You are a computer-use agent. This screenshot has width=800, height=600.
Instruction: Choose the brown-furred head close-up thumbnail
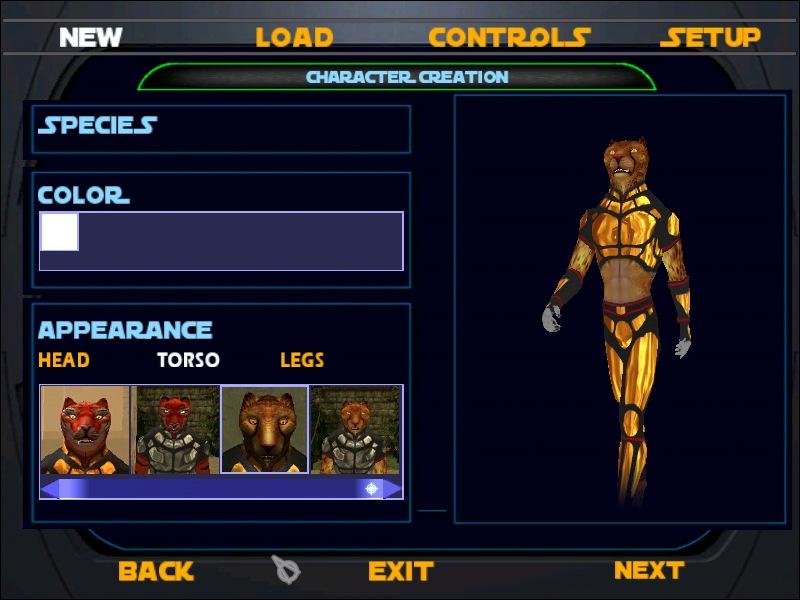[x=264, y=430]
